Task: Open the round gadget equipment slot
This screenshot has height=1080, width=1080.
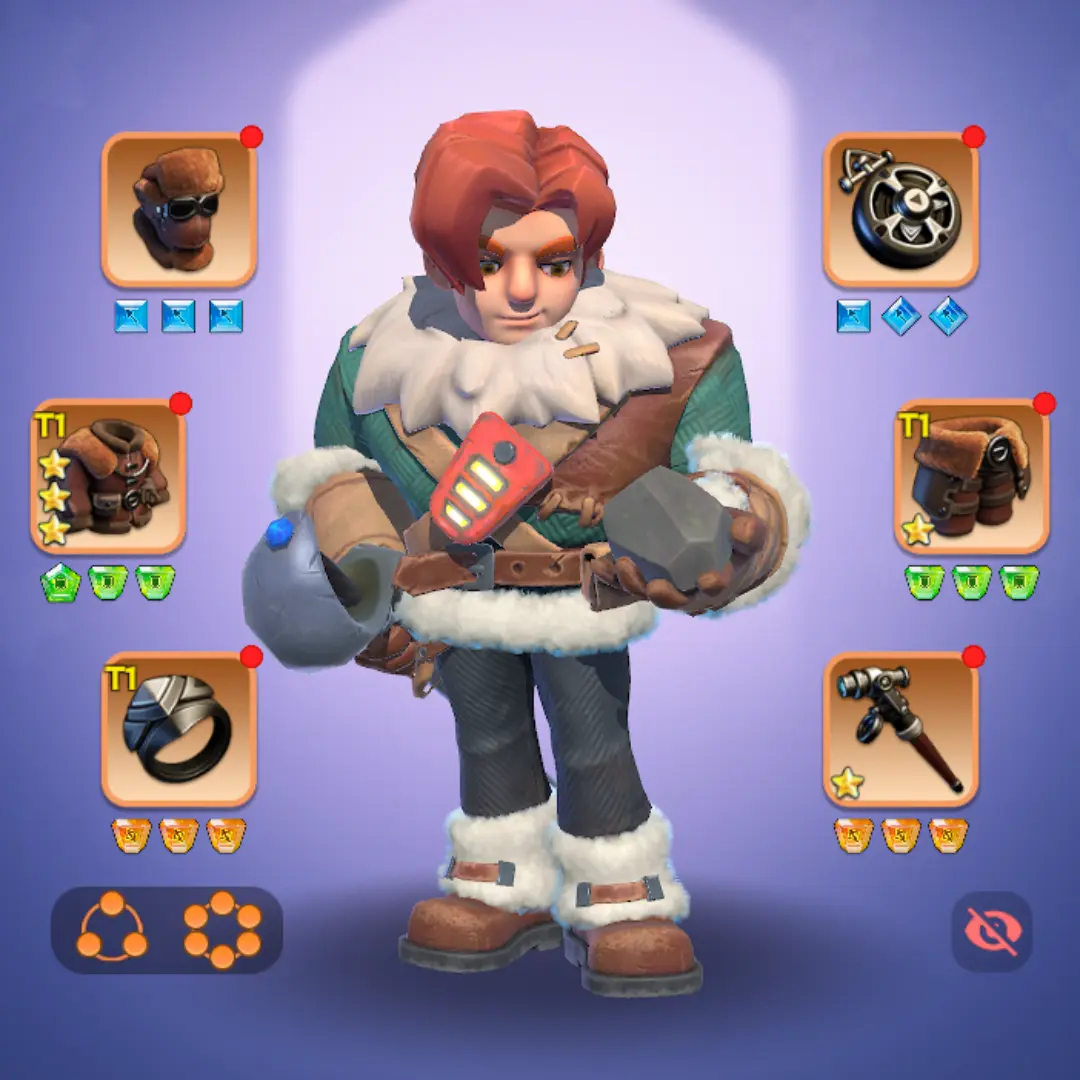Action: [x=901, y=210]
